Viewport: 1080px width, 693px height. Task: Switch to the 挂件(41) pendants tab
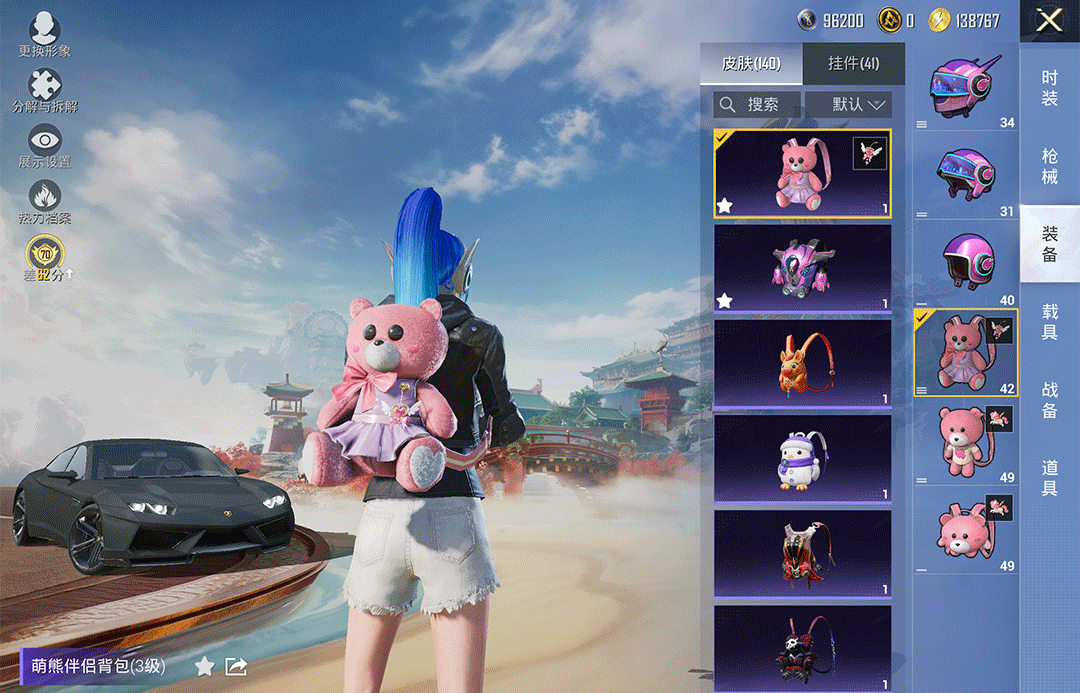tap(853, 64)
